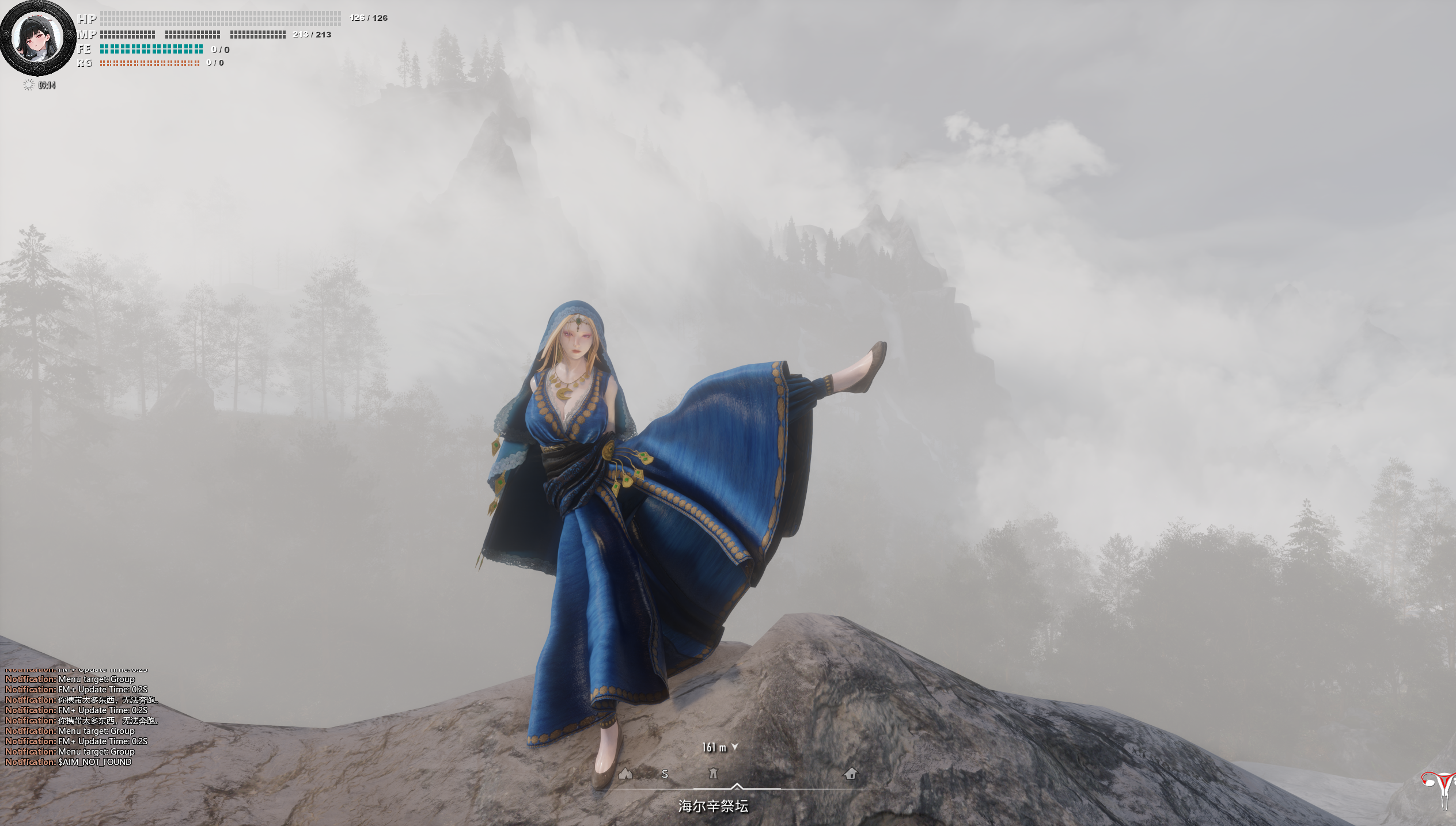The image size is (1456, 826).
Task: Click the $AIM_NOT_FOUND notification line
Action: point(69,762)
